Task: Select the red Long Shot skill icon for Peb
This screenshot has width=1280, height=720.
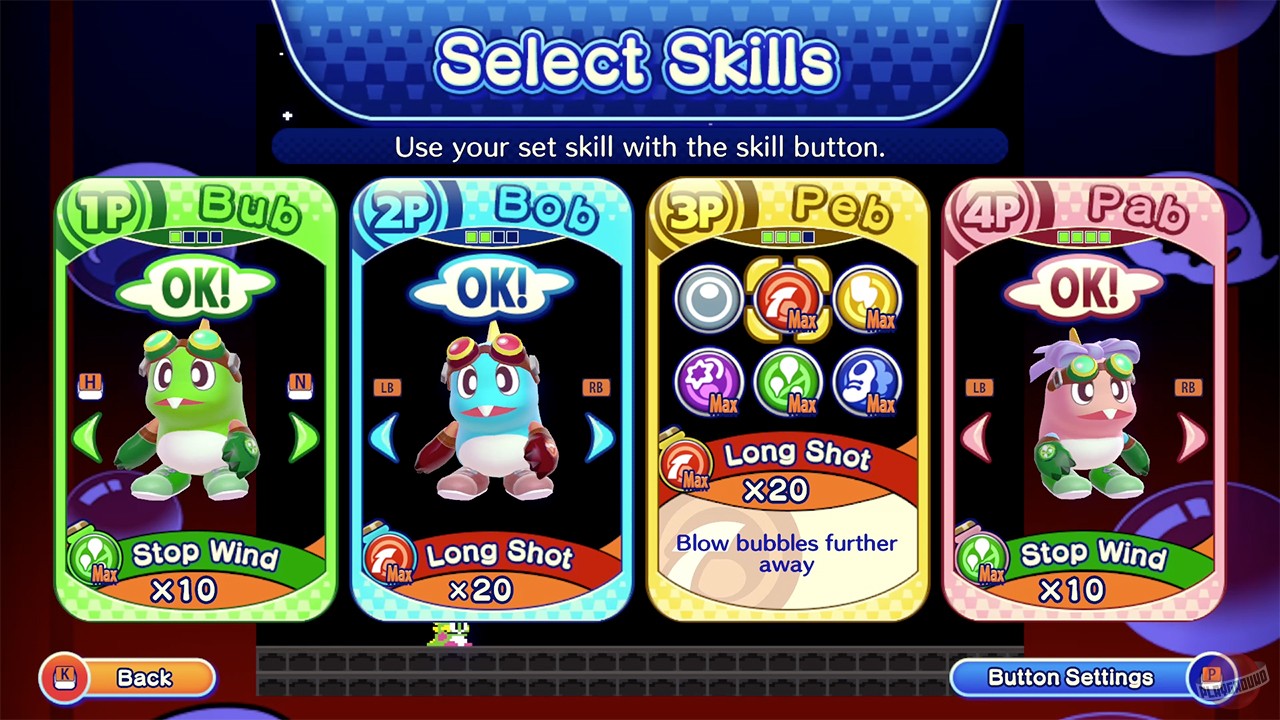Action: point(786,299)
